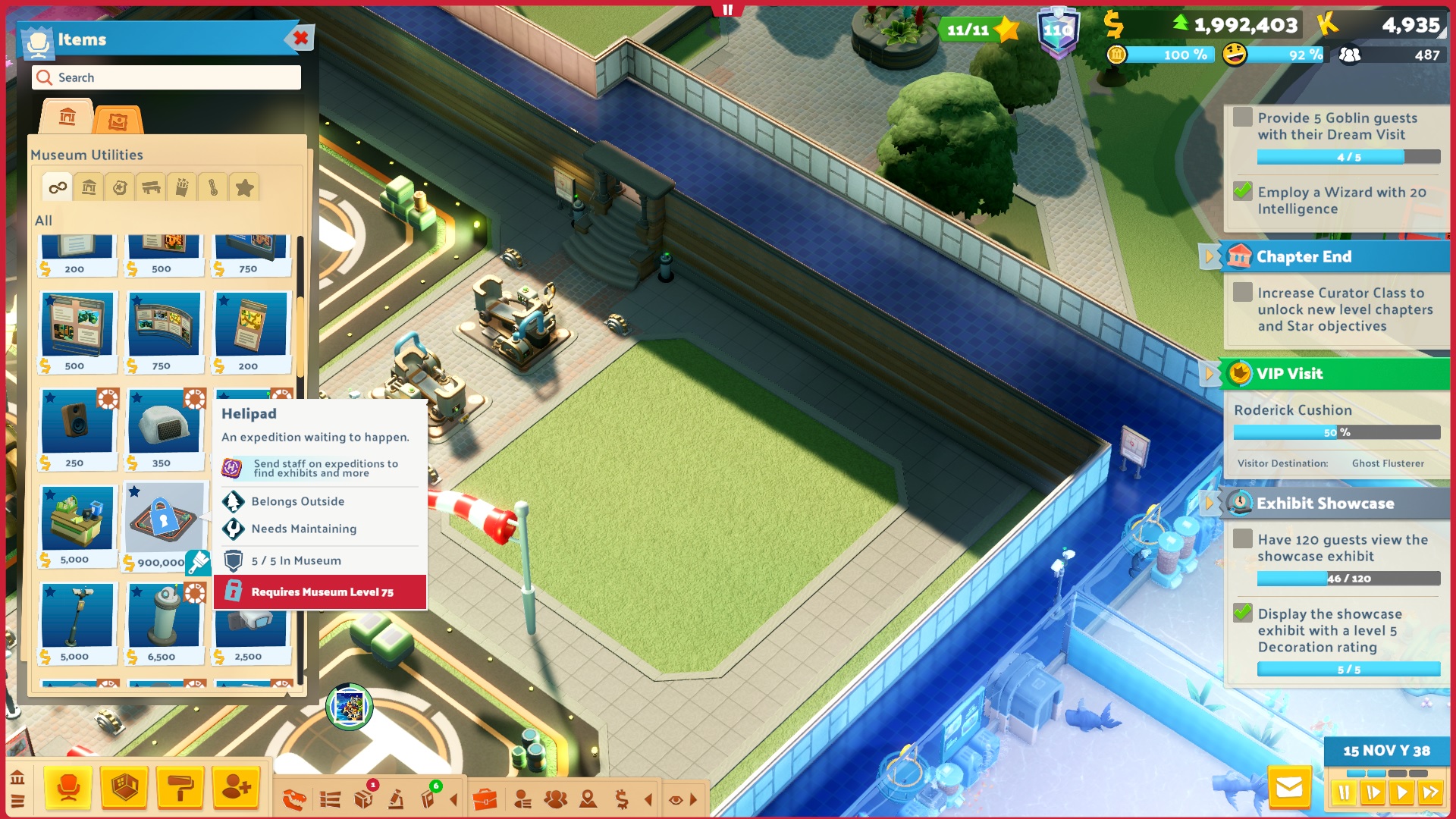This screenshot has height=819, width=1456.
Task: Click the Search field in the Items panel
Action: click(165, 77)
